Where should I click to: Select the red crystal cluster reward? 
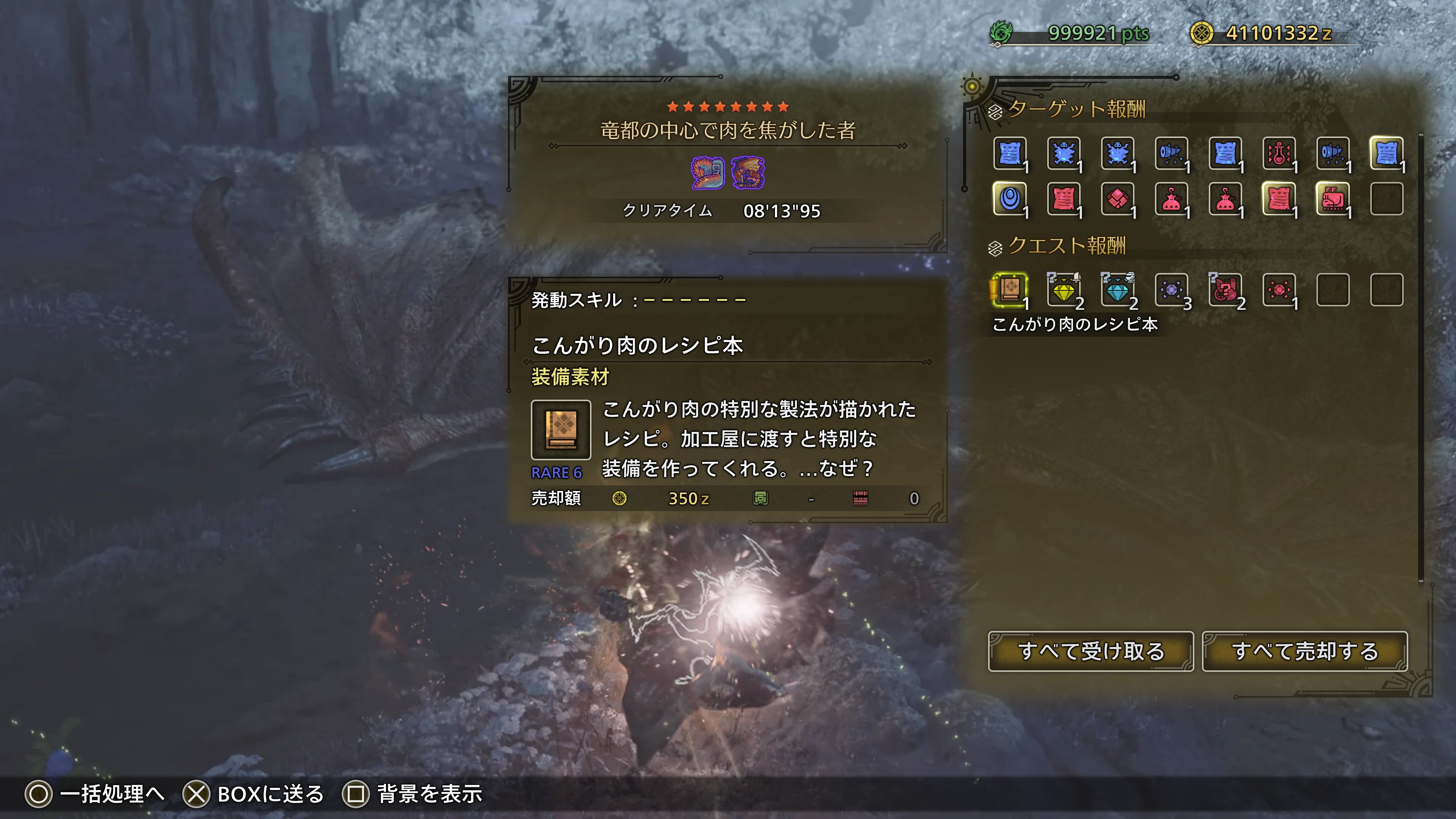pos(1117,199)
